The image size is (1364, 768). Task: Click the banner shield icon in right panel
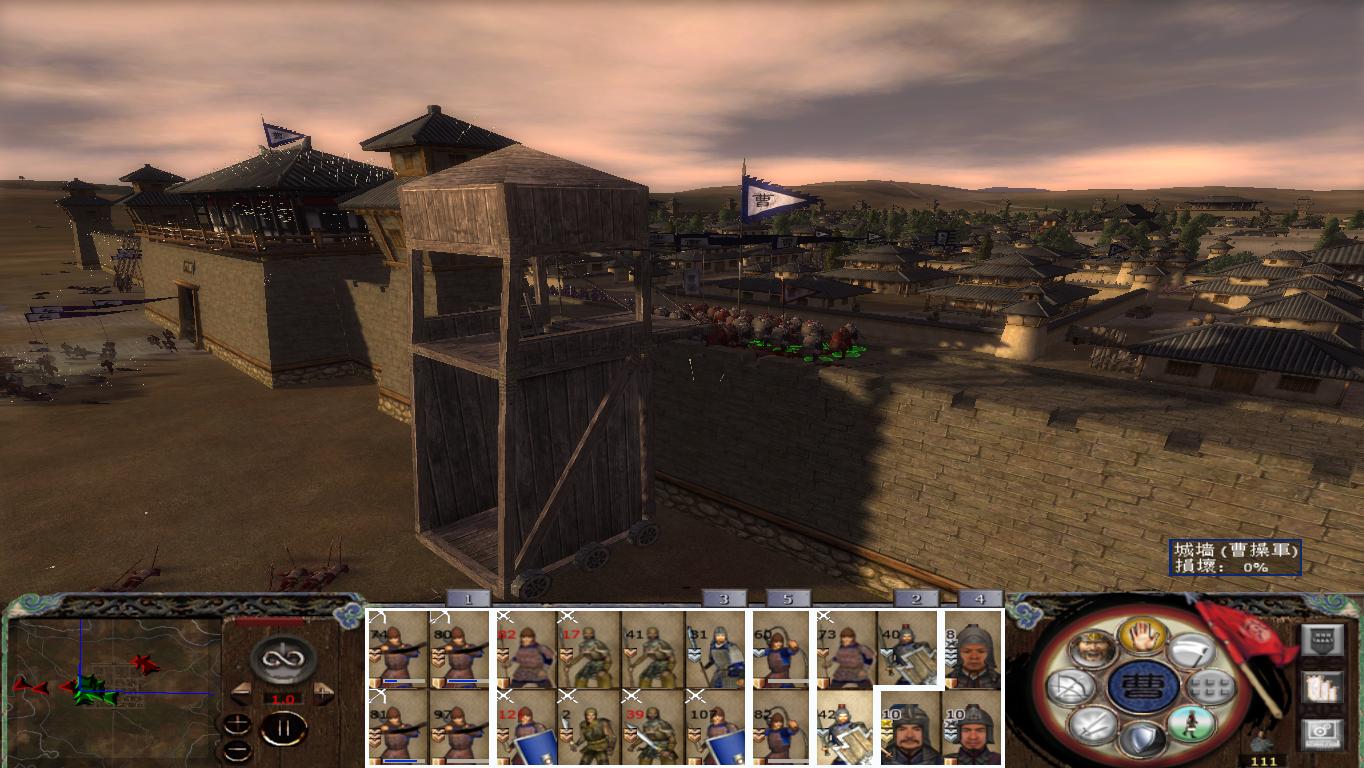tap(1323, 640)
